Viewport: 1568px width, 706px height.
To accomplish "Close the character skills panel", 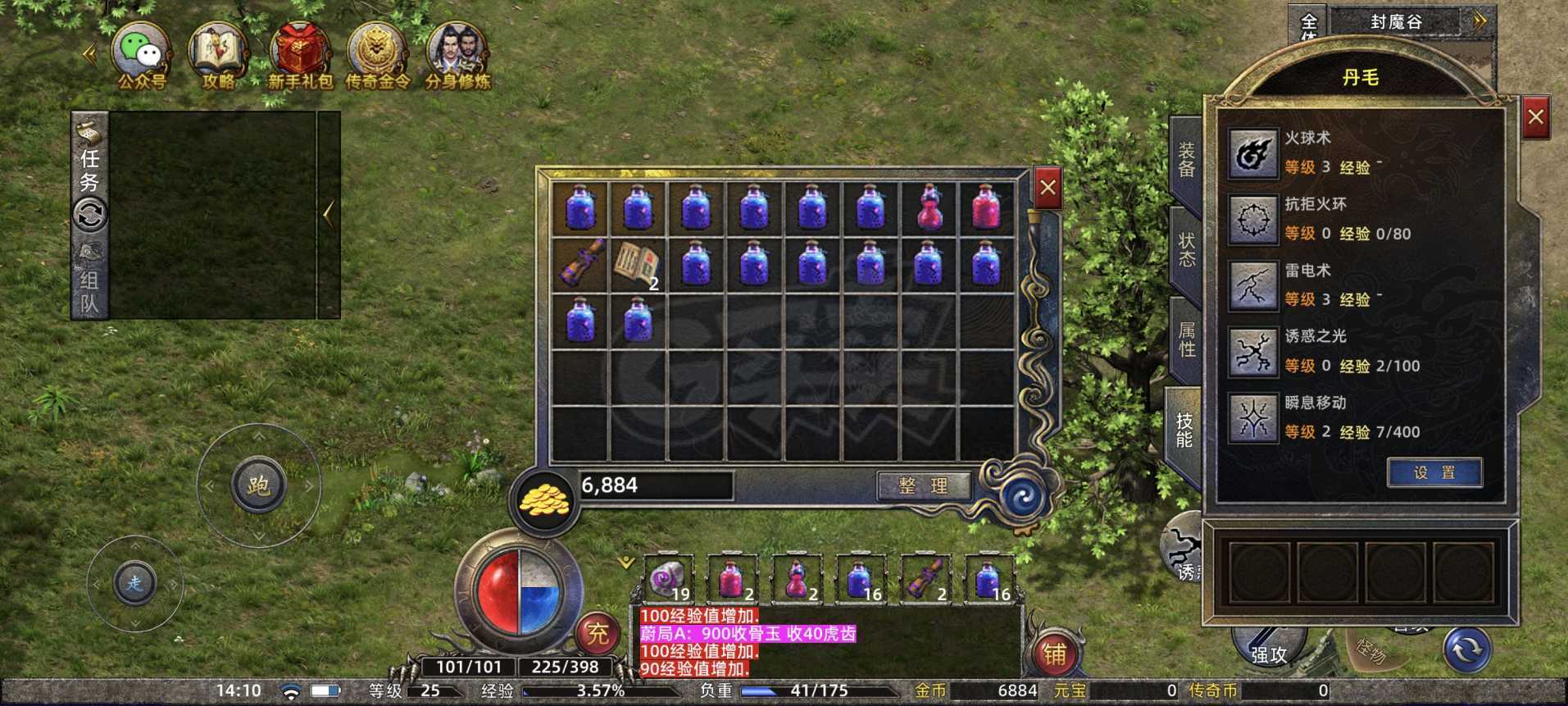I will pyautogui.click(x=1535, y=118).
